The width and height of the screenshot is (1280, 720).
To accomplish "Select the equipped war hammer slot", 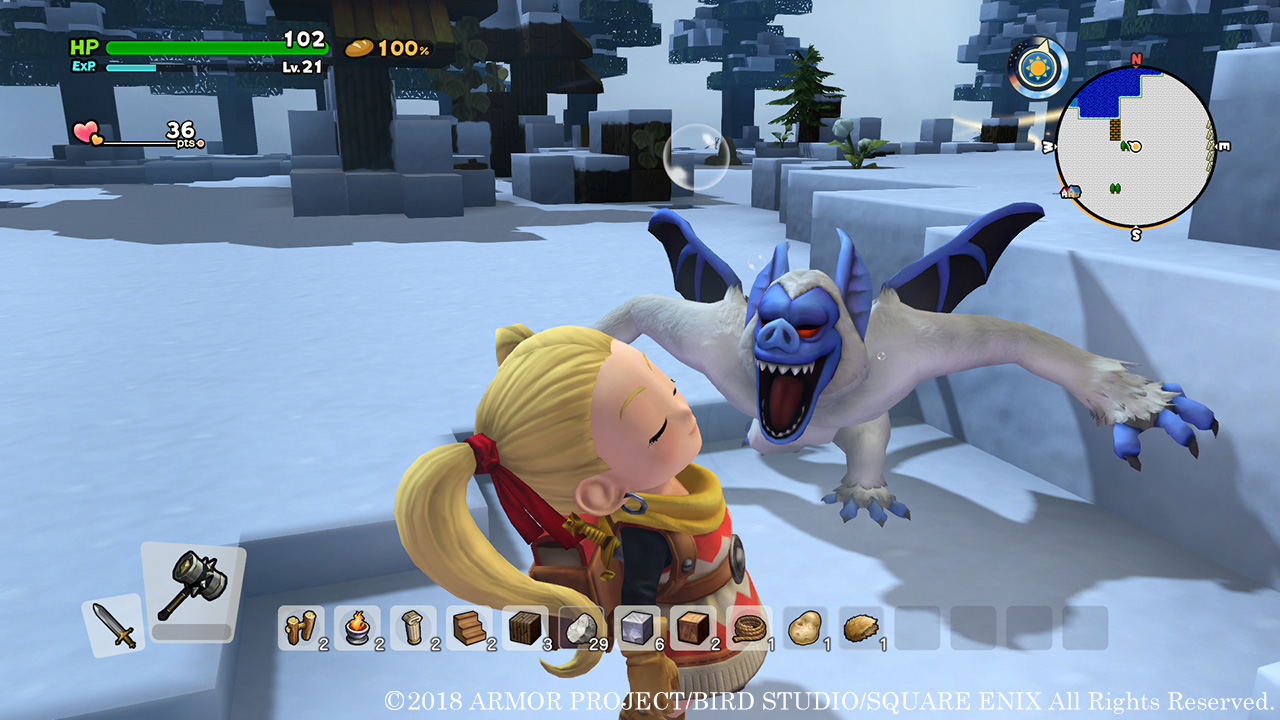I will [x=192, y=587].
